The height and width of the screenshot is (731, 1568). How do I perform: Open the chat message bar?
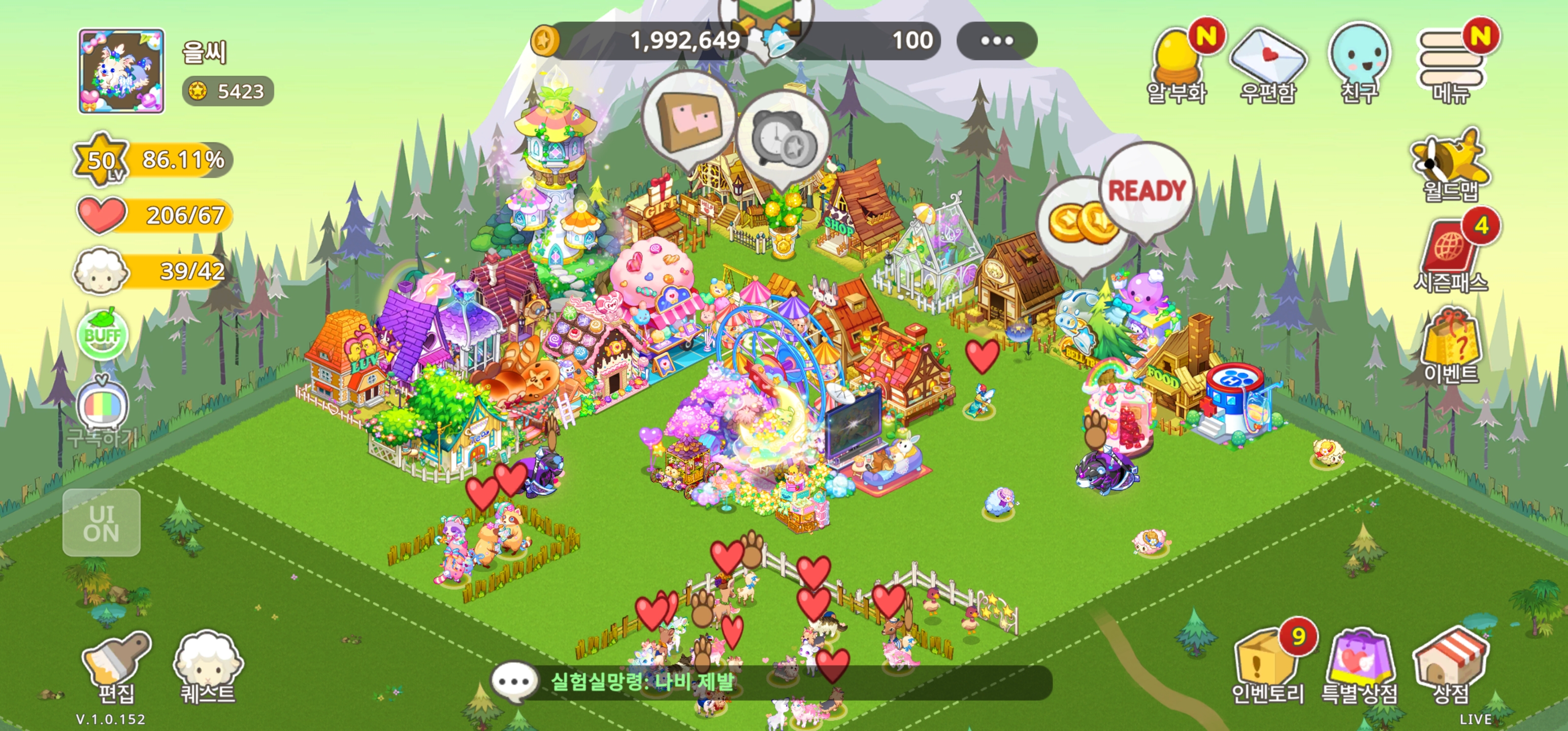[770, 682]
